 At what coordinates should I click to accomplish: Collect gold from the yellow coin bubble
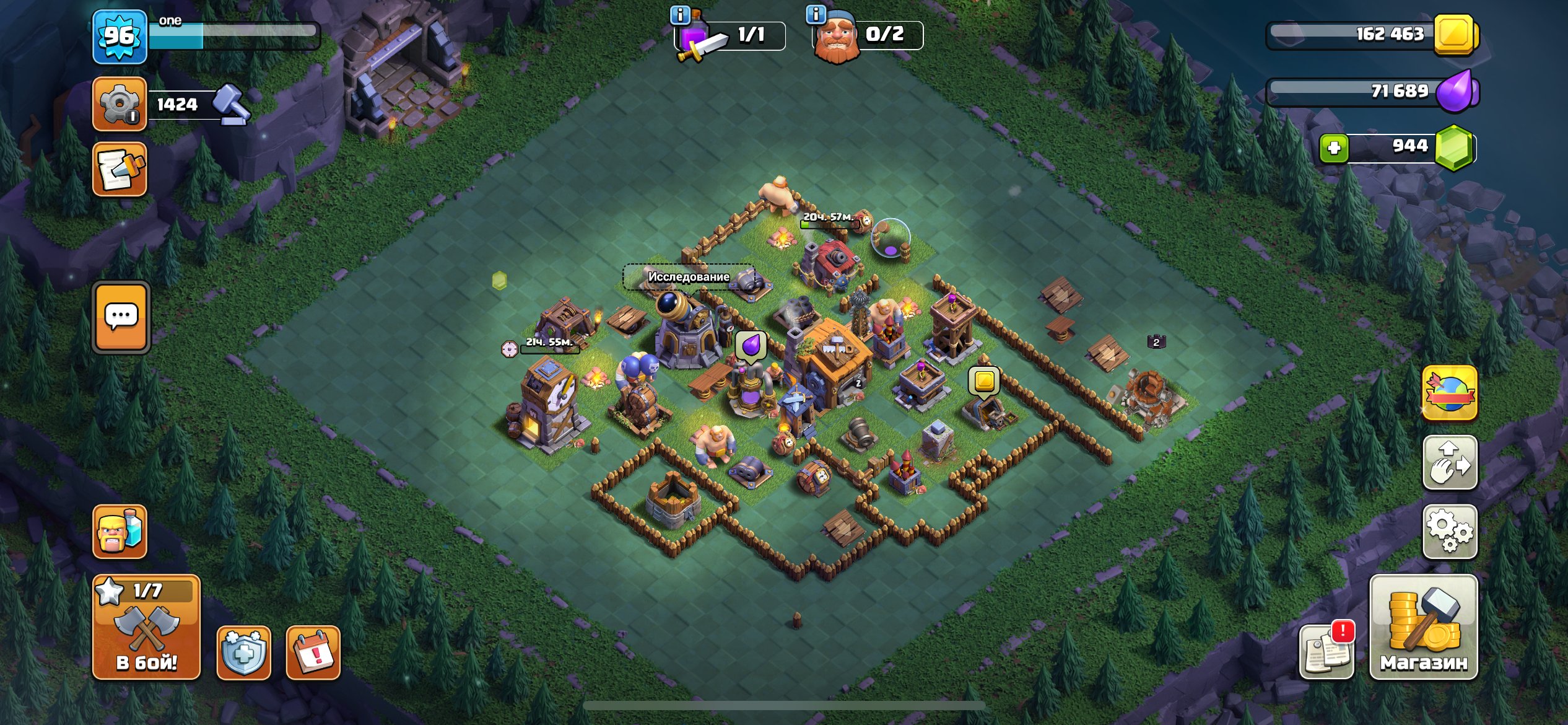984,380
